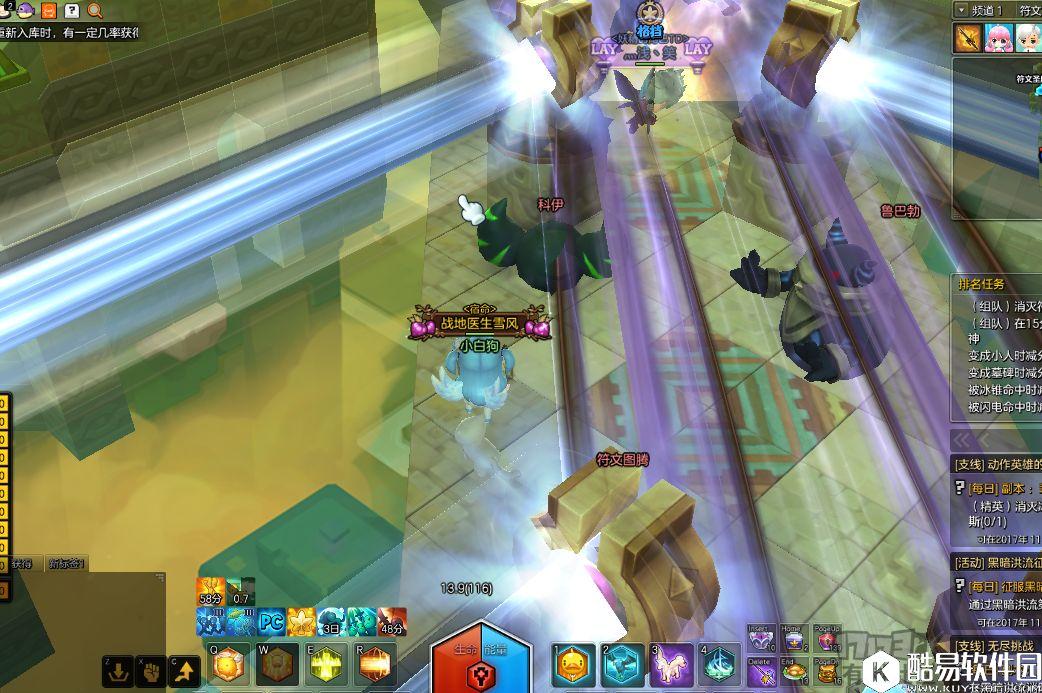Select the pink-haired party member portrait

[998, 38]
